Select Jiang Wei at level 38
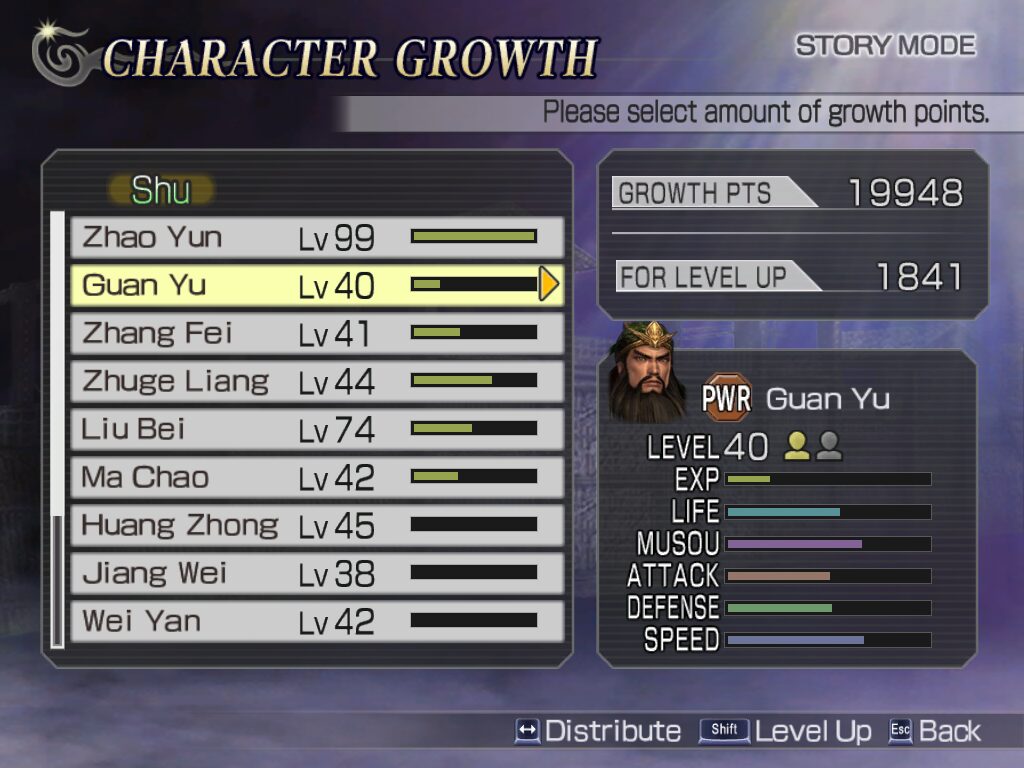This screenshot has height=768, width=1024. click(316, 573)
